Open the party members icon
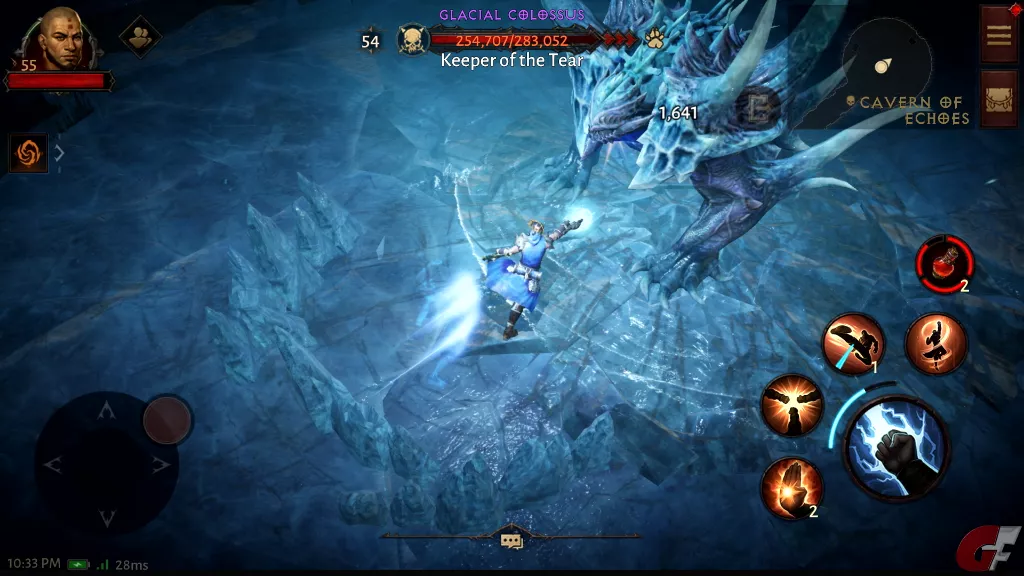Viewport: 1024px width, 576px height. [x=140, y=37]
